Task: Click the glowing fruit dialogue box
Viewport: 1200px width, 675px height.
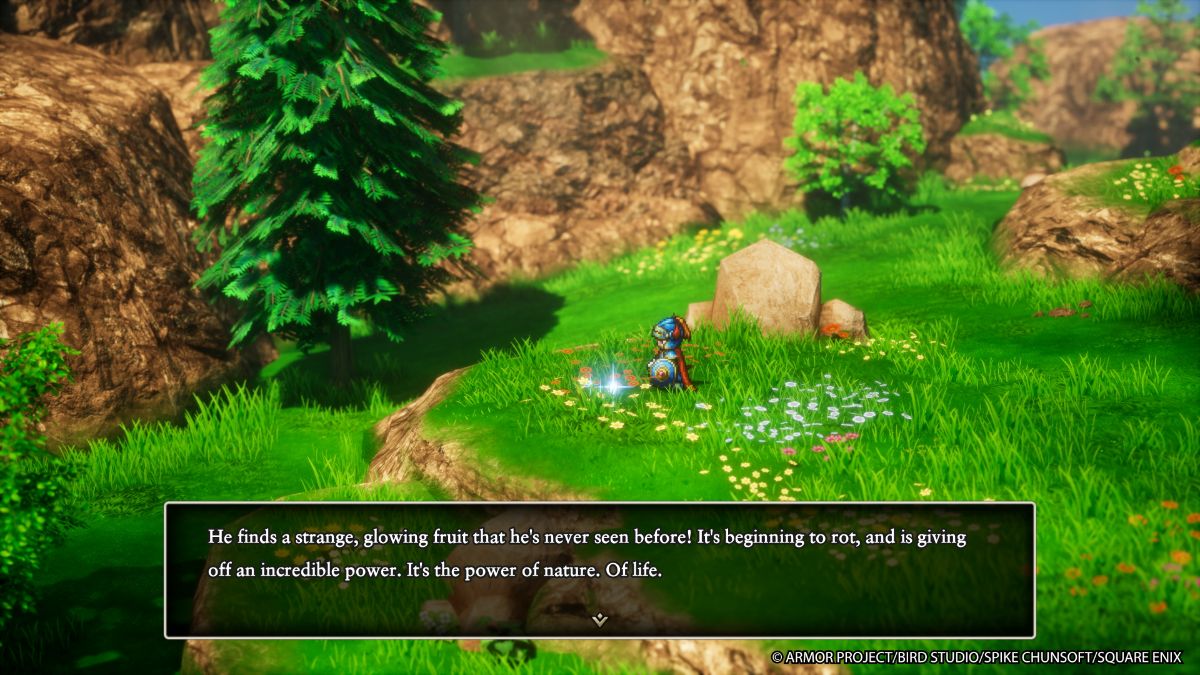Action: [x=599, y=569]
